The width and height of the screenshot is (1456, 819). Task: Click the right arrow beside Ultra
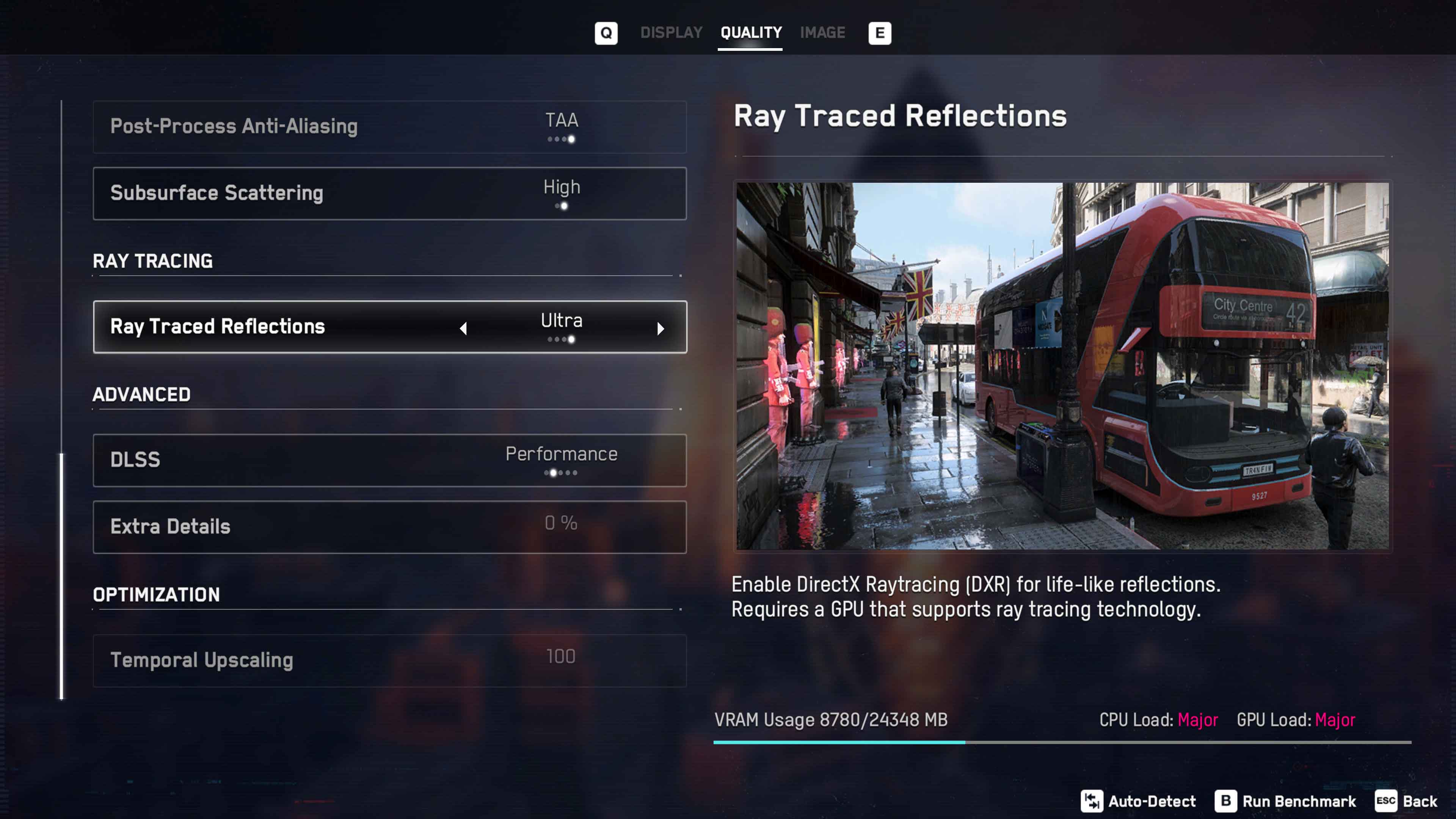(x=660, y=328)
